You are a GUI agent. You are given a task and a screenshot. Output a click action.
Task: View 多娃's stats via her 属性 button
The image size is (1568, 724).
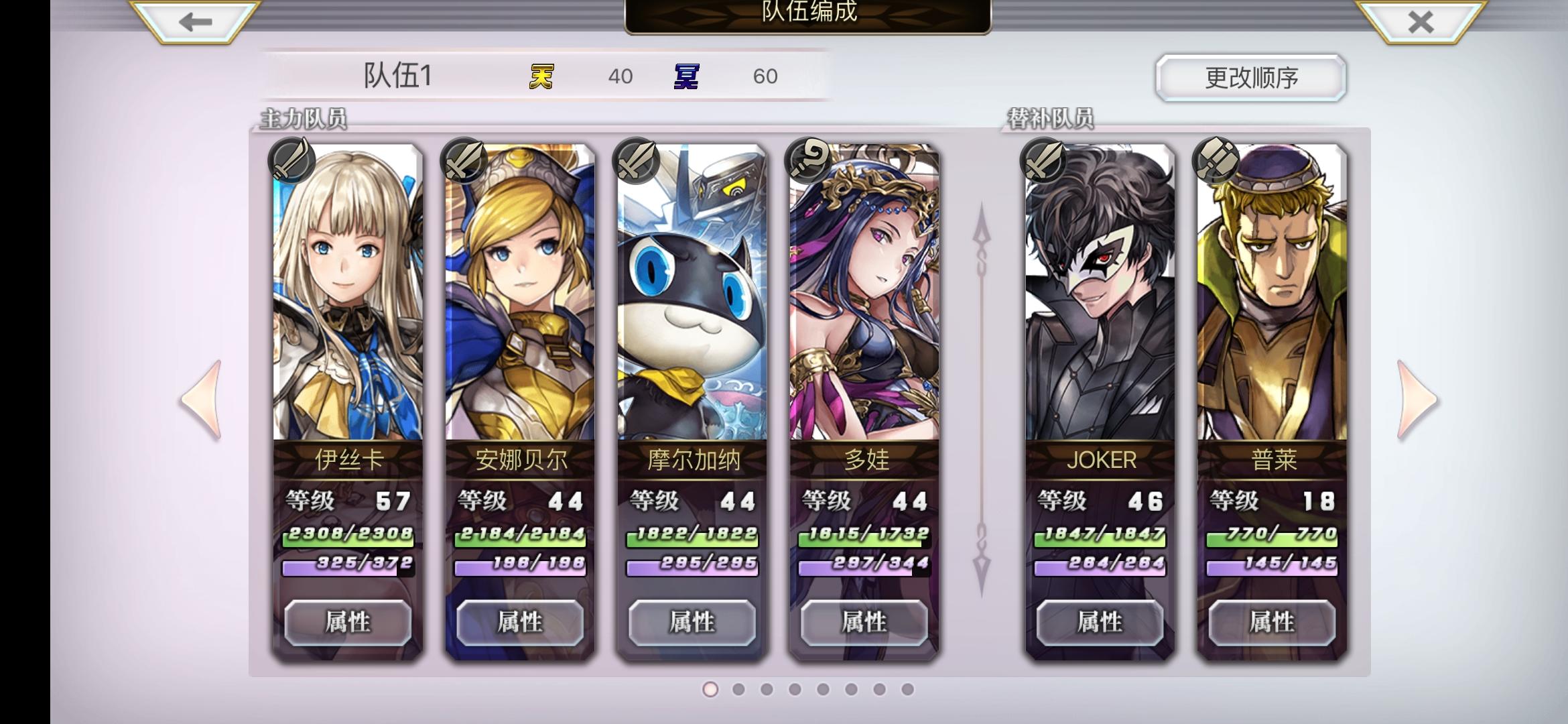tap(864, 622)
